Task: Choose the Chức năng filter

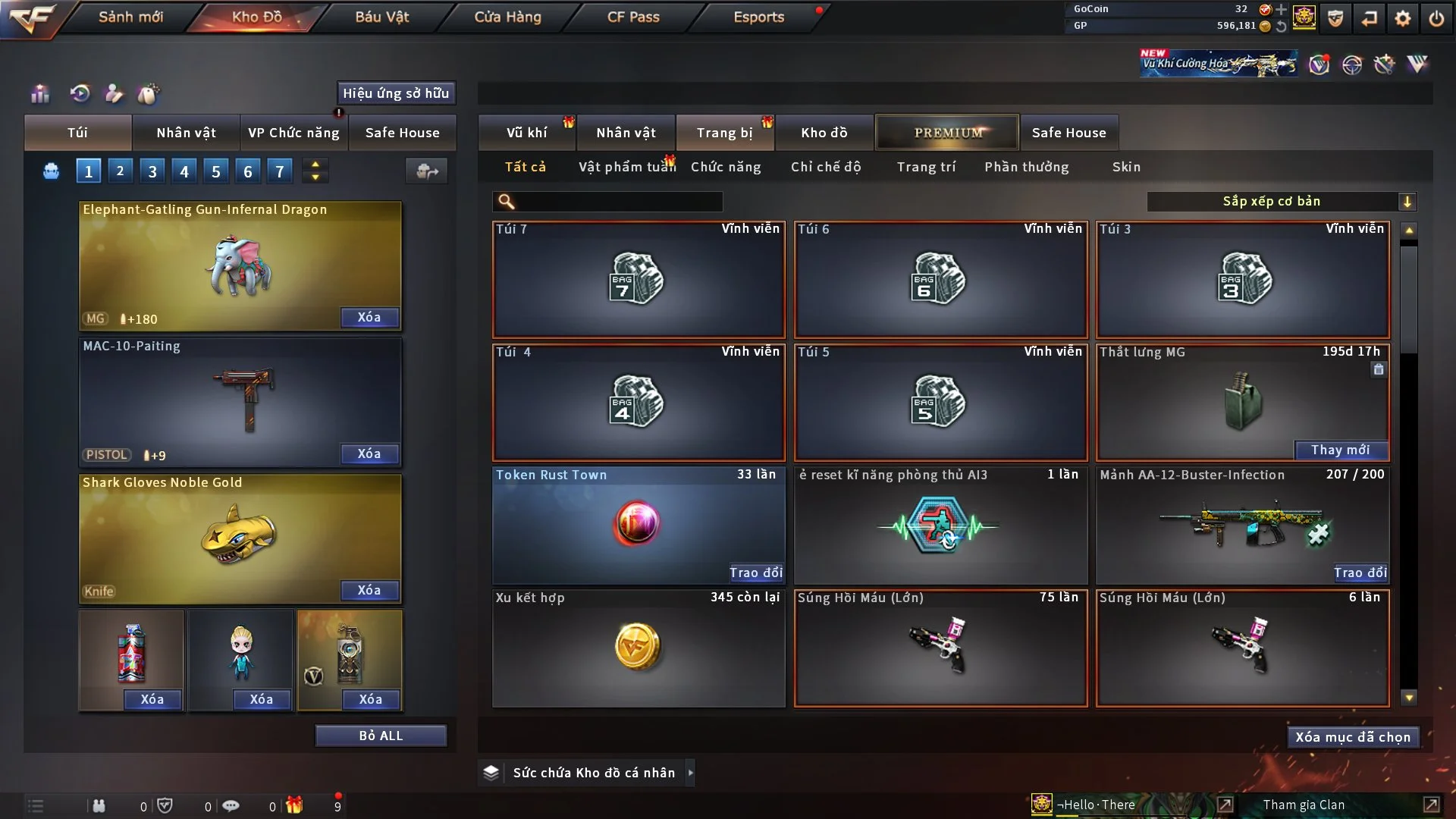Action: click(x=726, y=167)
